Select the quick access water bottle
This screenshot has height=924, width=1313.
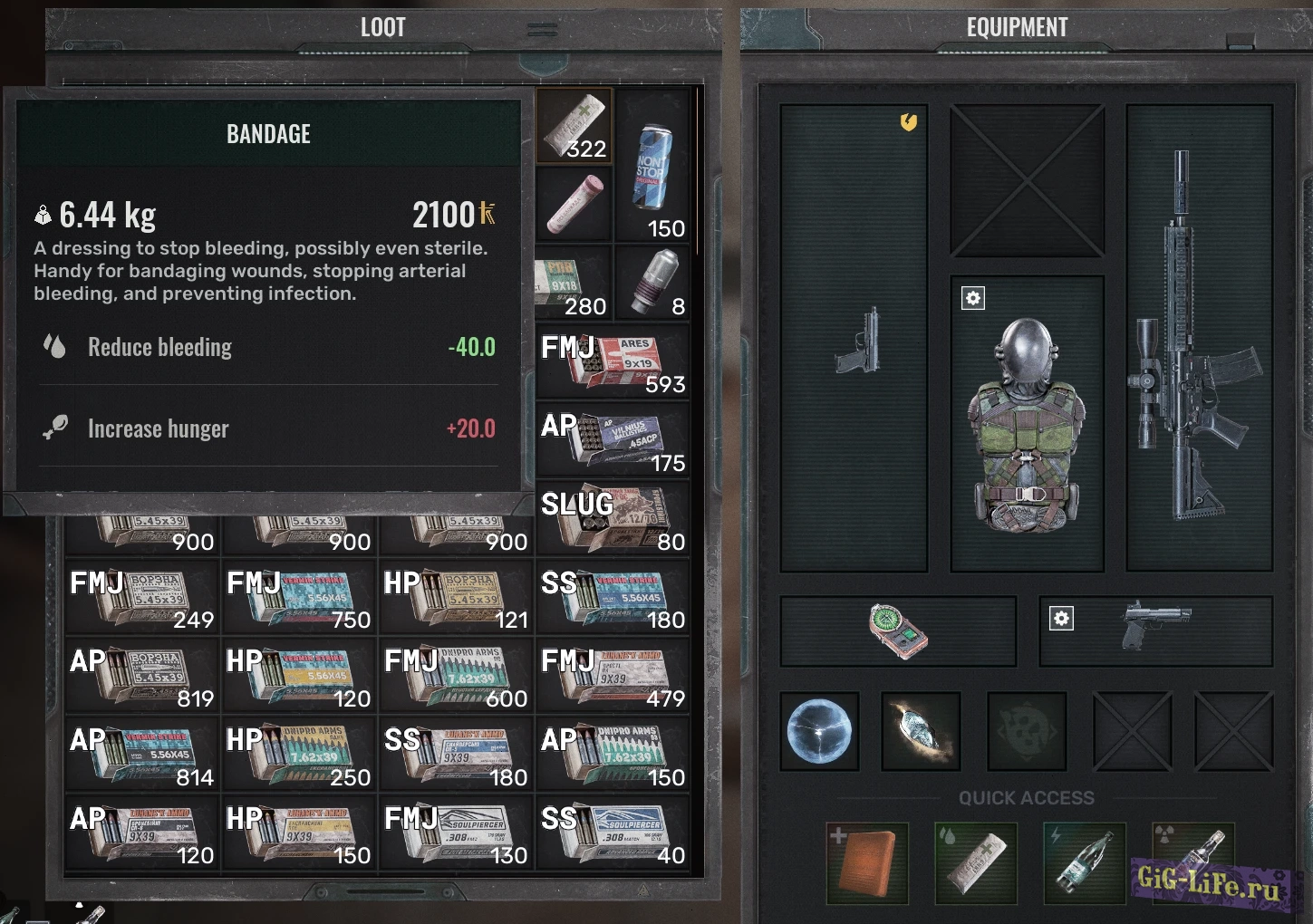coord(1084,862)
